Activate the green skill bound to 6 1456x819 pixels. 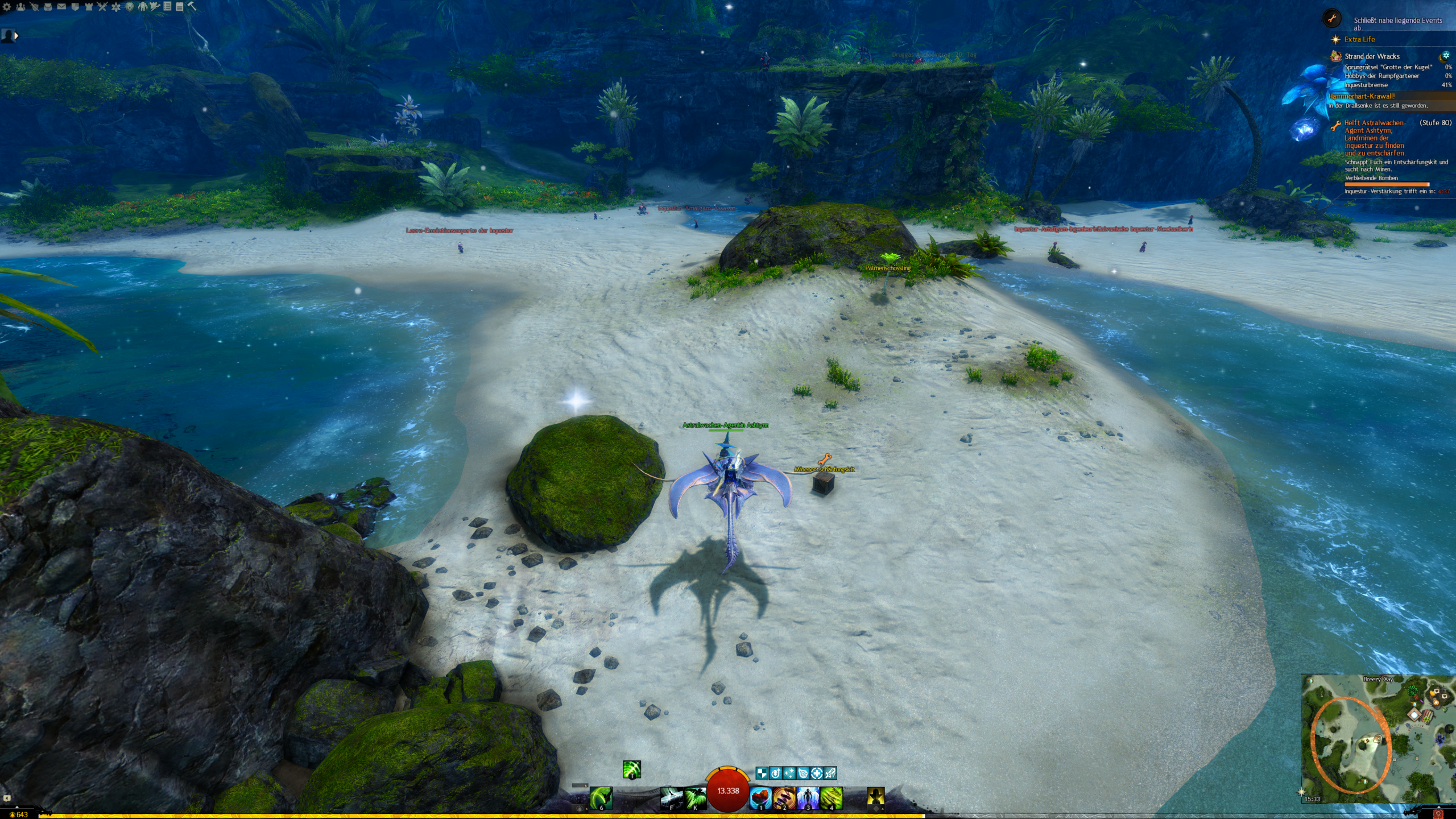tap(601, 798)
